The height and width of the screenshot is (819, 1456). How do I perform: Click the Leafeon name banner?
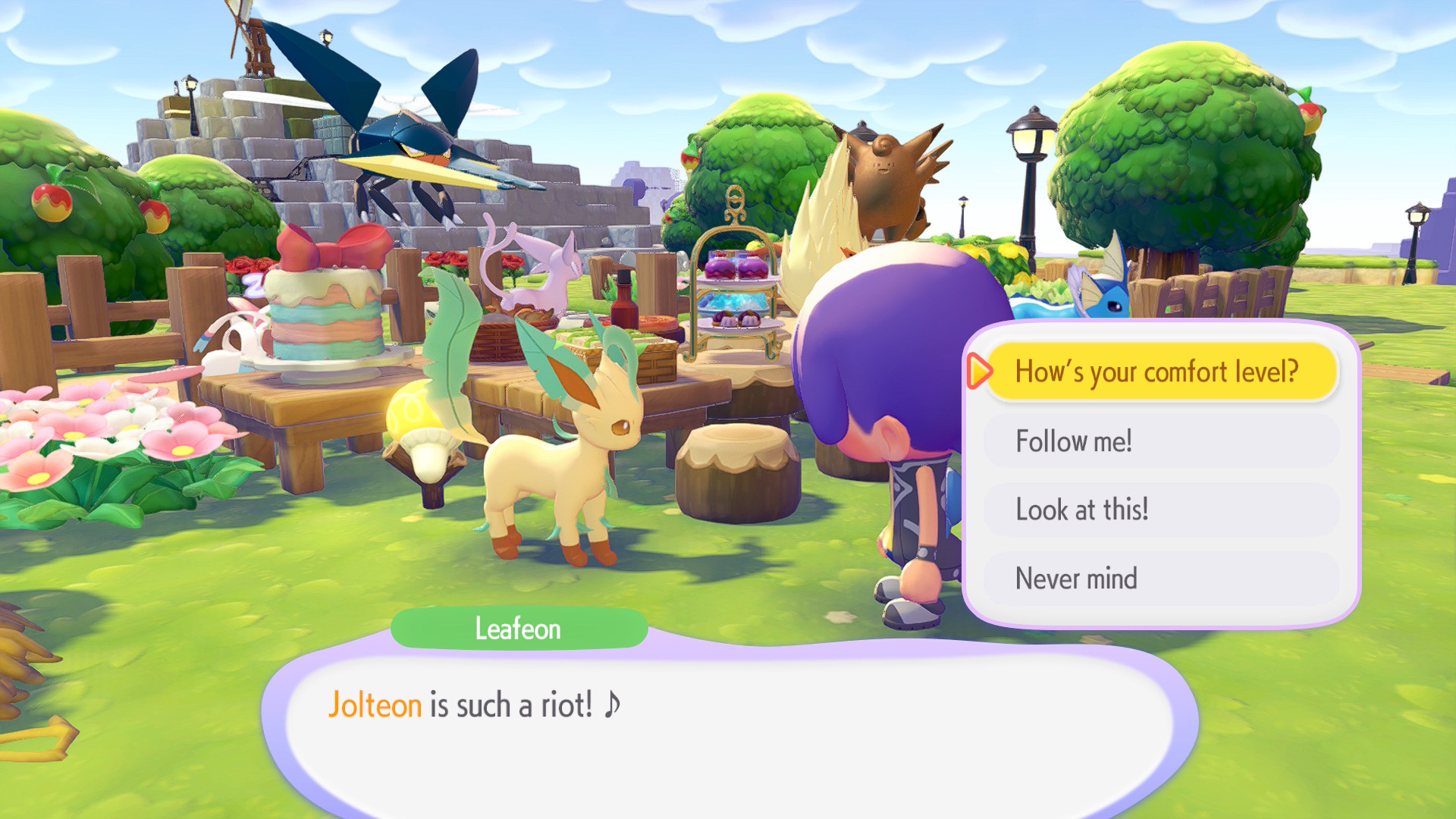519,628
